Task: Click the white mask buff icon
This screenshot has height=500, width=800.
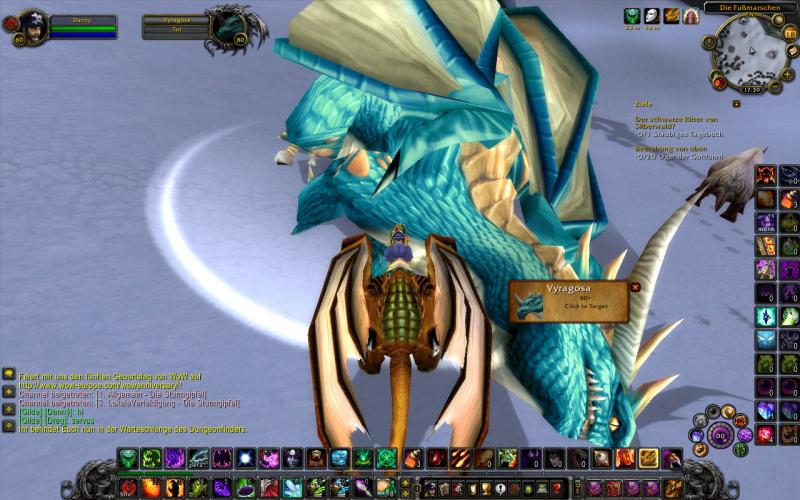Action: [x=652, y=15]
